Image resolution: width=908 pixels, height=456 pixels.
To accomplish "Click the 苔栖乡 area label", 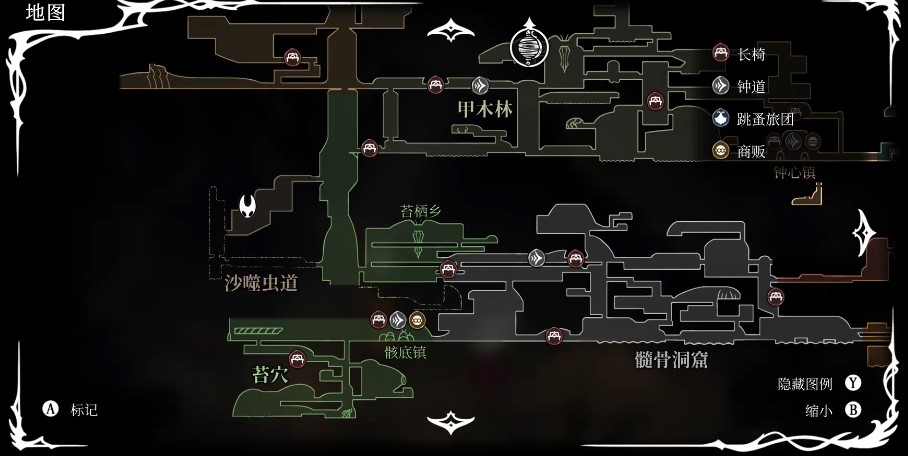I will [x=420, y=212].
